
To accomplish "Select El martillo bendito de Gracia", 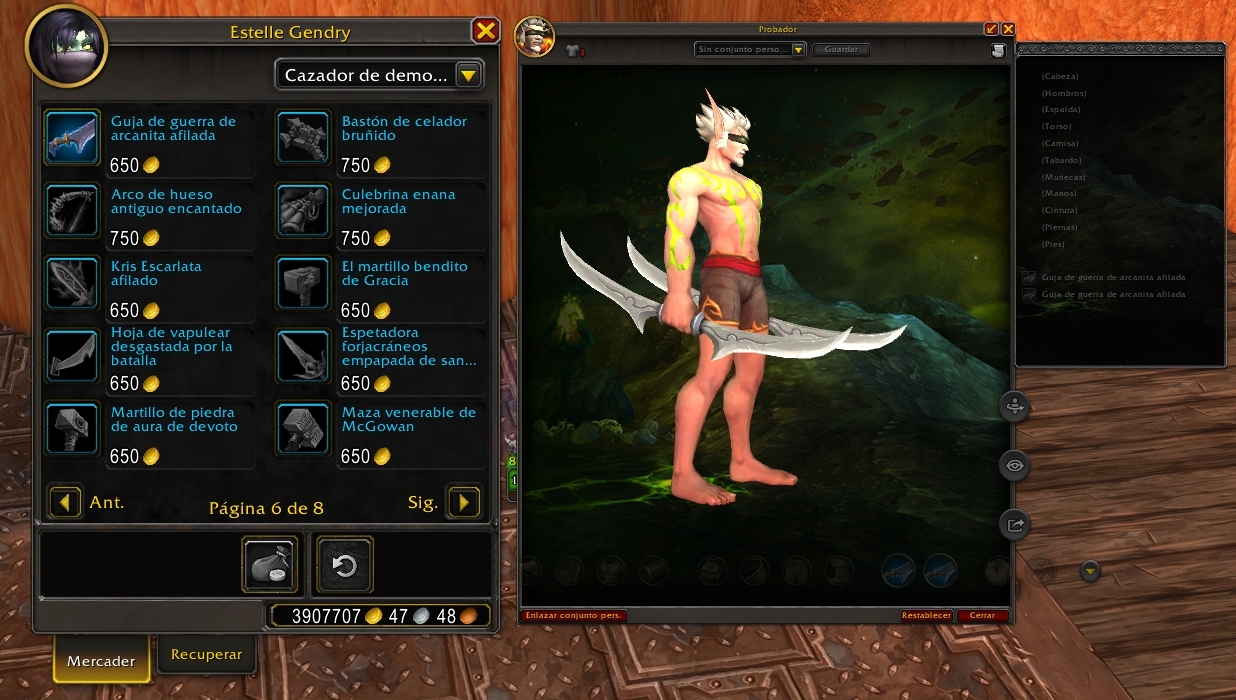I will (x=303, y=283).
